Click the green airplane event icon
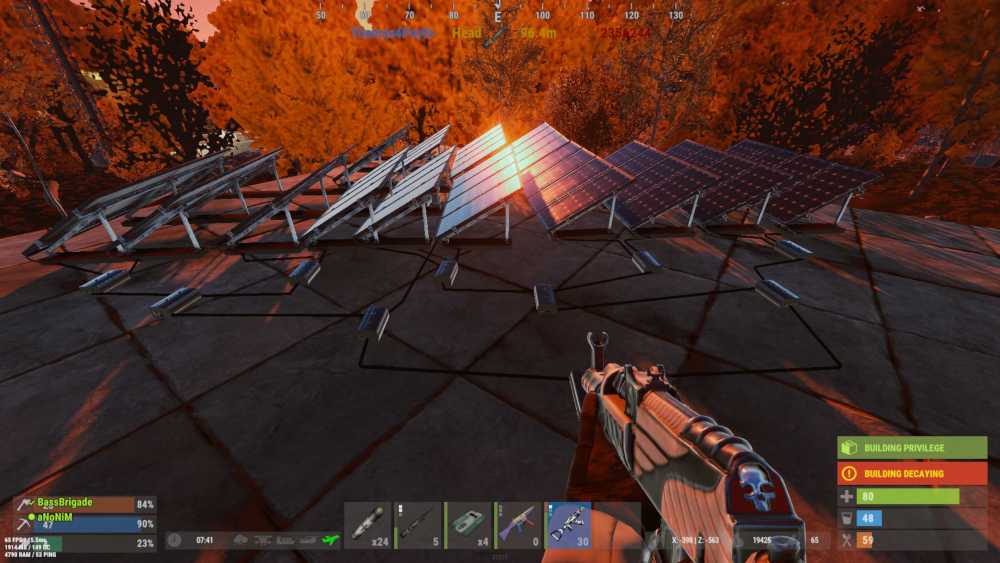The height and width of the screenshot is (563, 1000). 331,540
